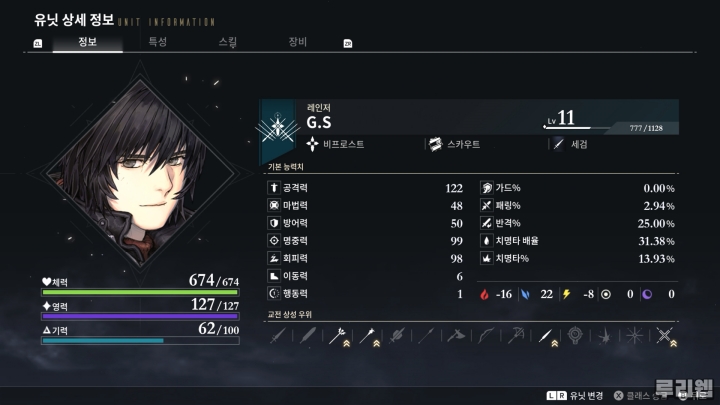
Task: Click the 마법력 stat row
Action: coord(367,205)
